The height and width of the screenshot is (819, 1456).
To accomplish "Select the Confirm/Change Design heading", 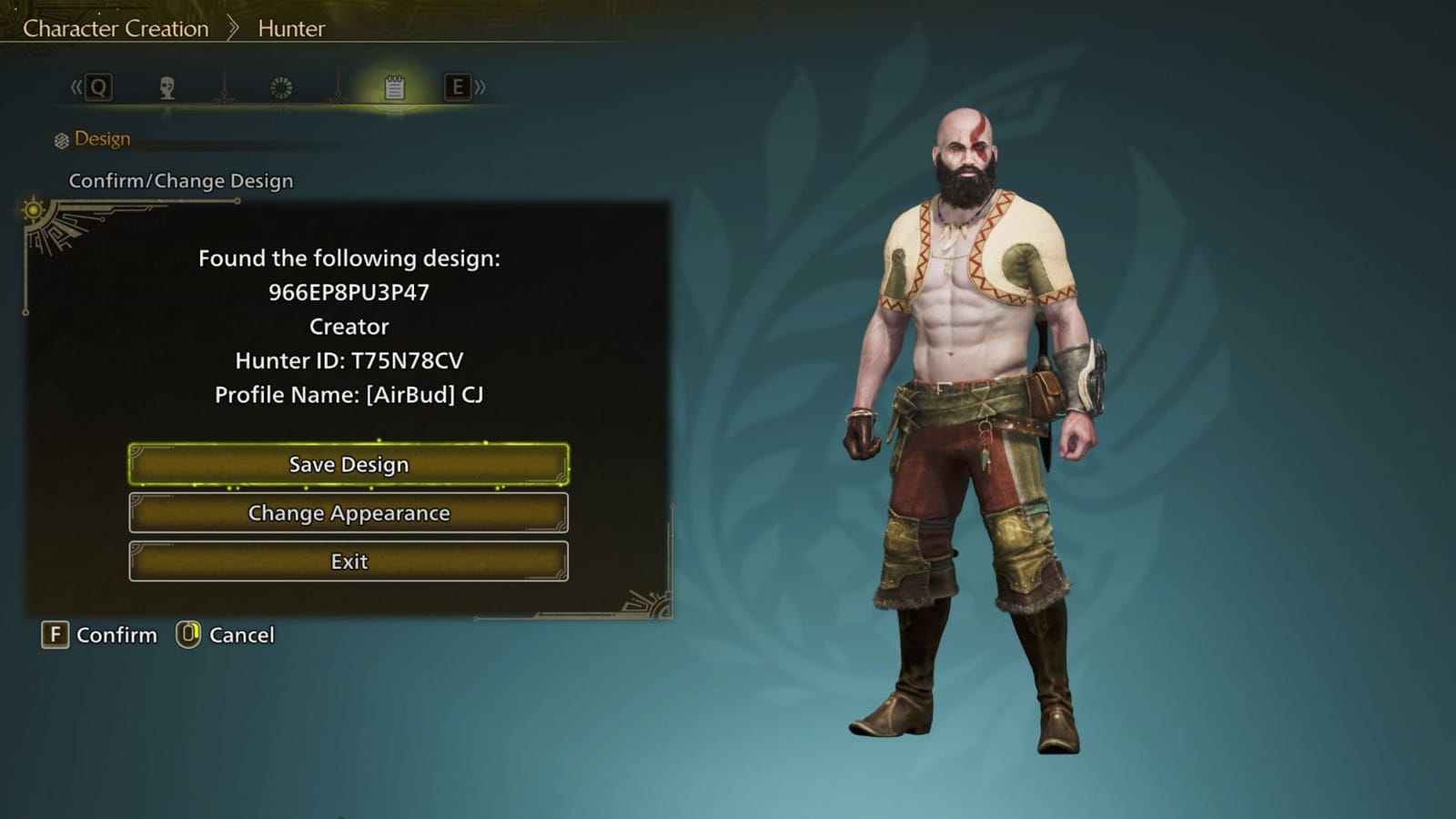I will click(x=180, y=180).
